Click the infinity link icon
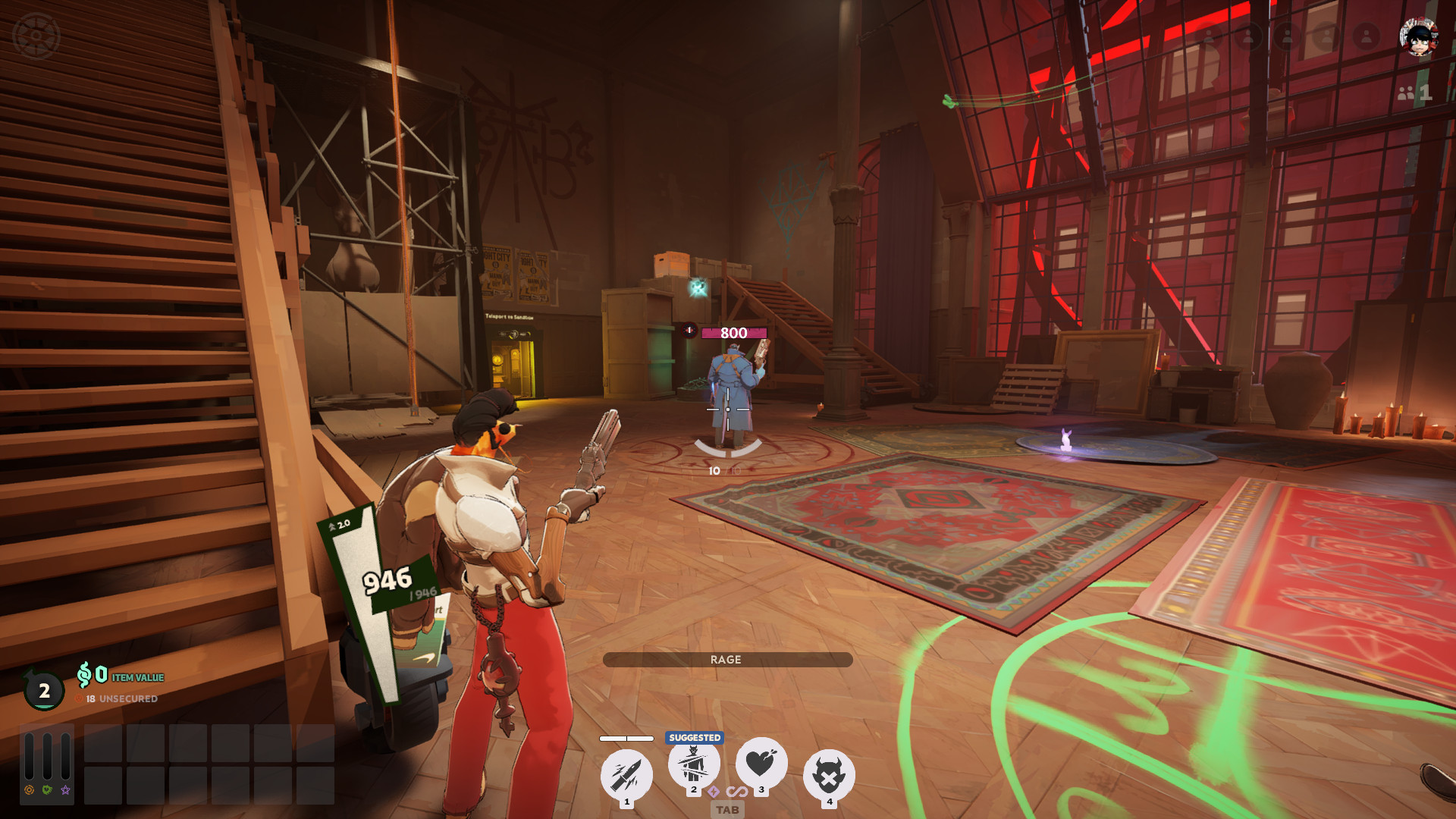The height and width of the screenshot is (819, 1456). point(736,792)
